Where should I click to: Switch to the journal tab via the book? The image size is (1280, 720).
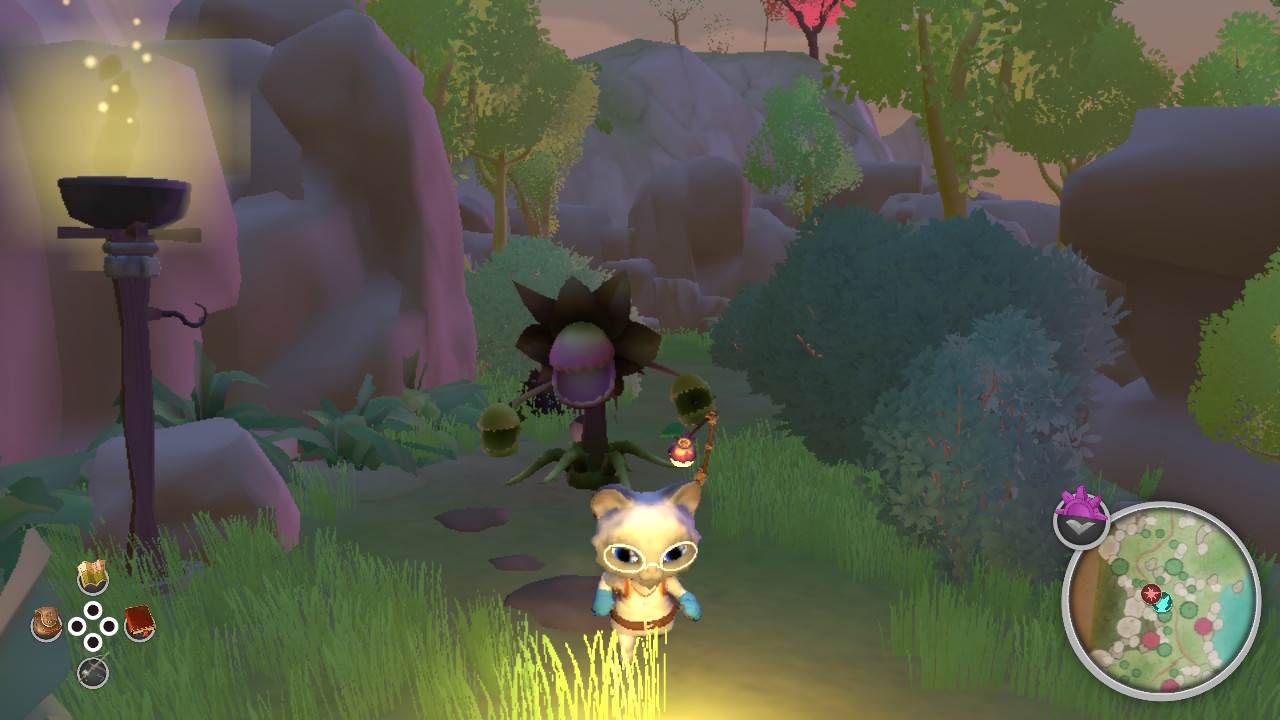tap(137, 620)
